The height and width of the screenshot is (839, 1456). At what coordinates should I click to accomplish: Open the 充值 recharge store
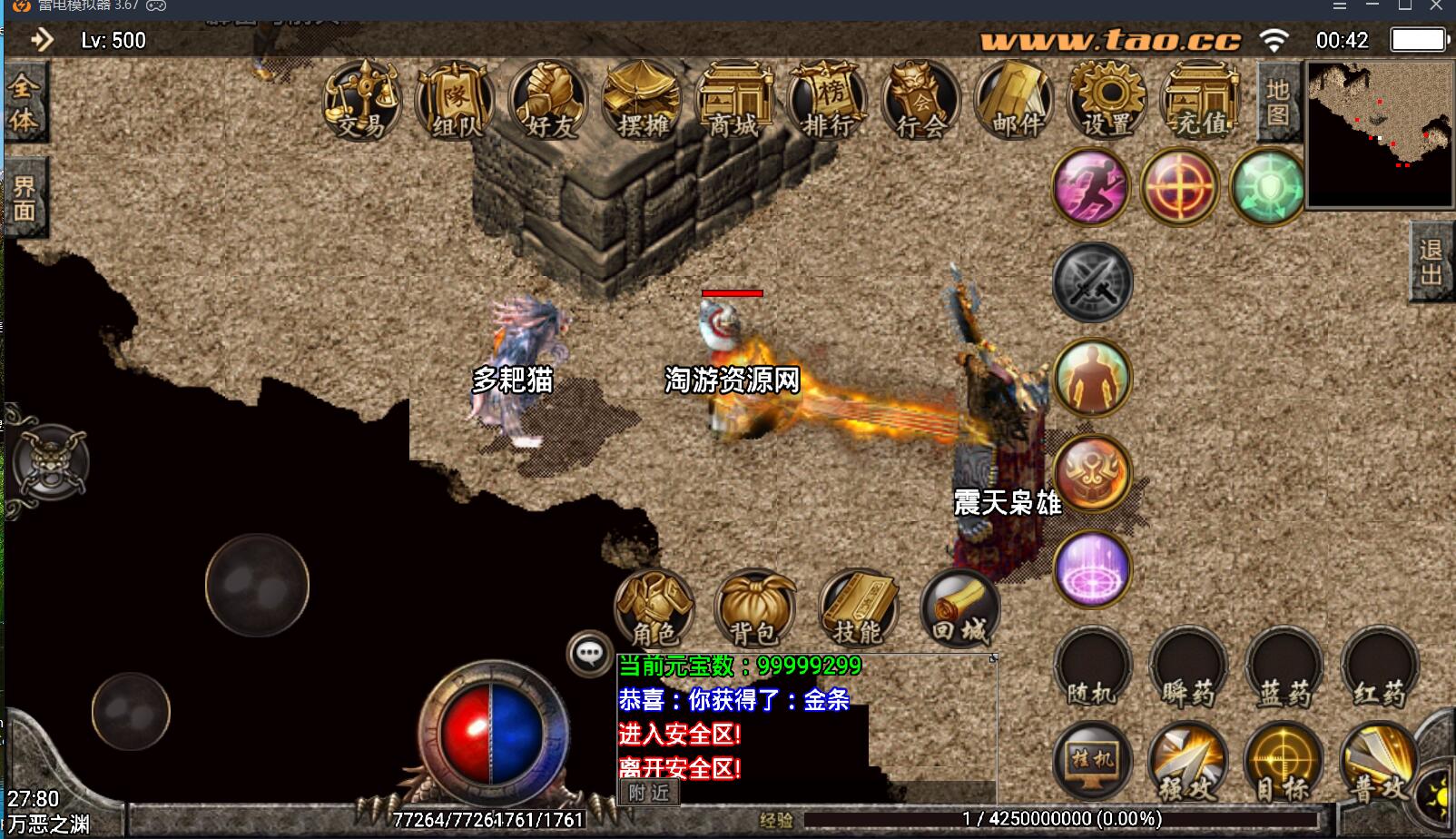pyautogui.click(x=1201, y=101)
